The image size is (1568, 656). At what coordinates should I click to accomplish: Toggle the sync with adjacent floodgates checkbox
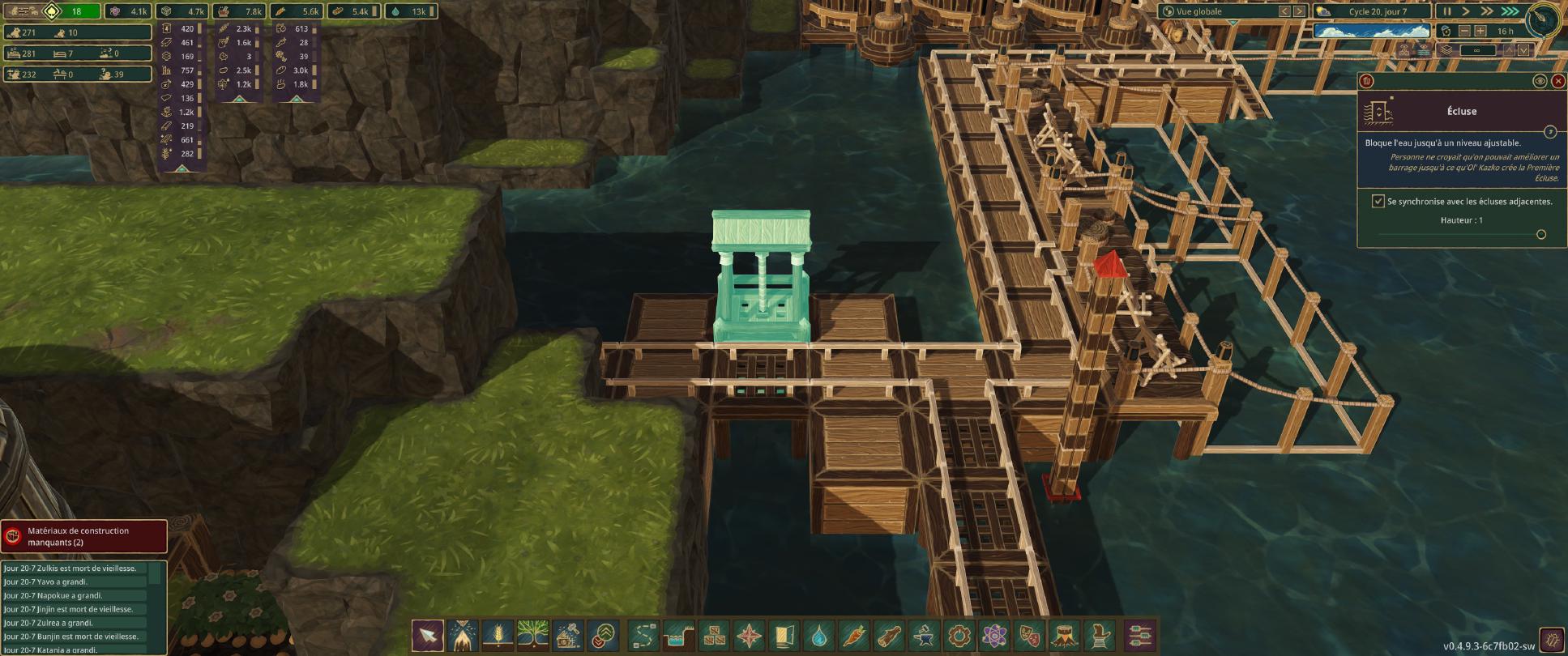(1378, 201)
